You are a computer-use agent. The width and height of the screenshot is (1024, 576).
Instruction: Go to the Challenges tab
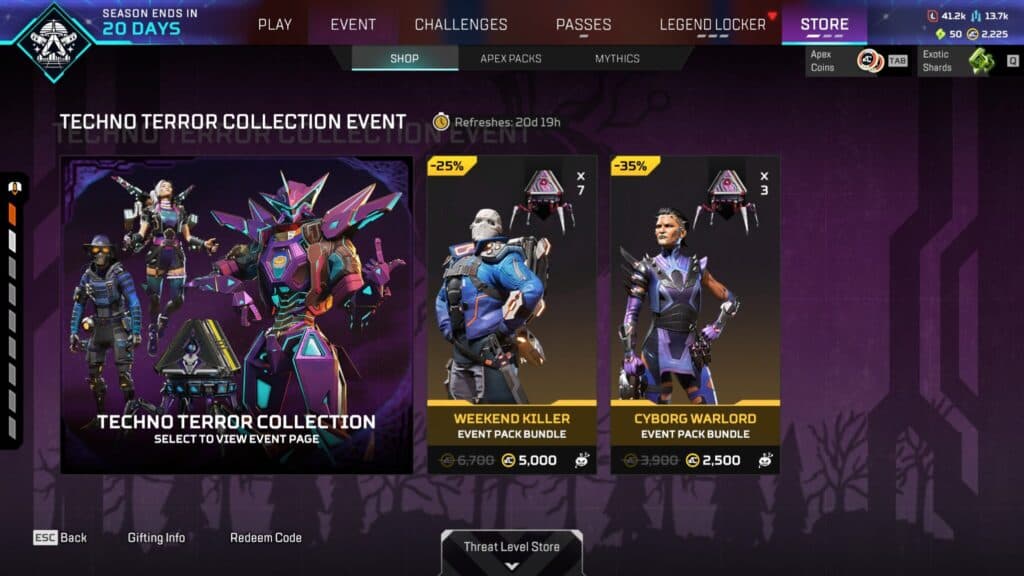pyautogui.click(x=461, y=24)
